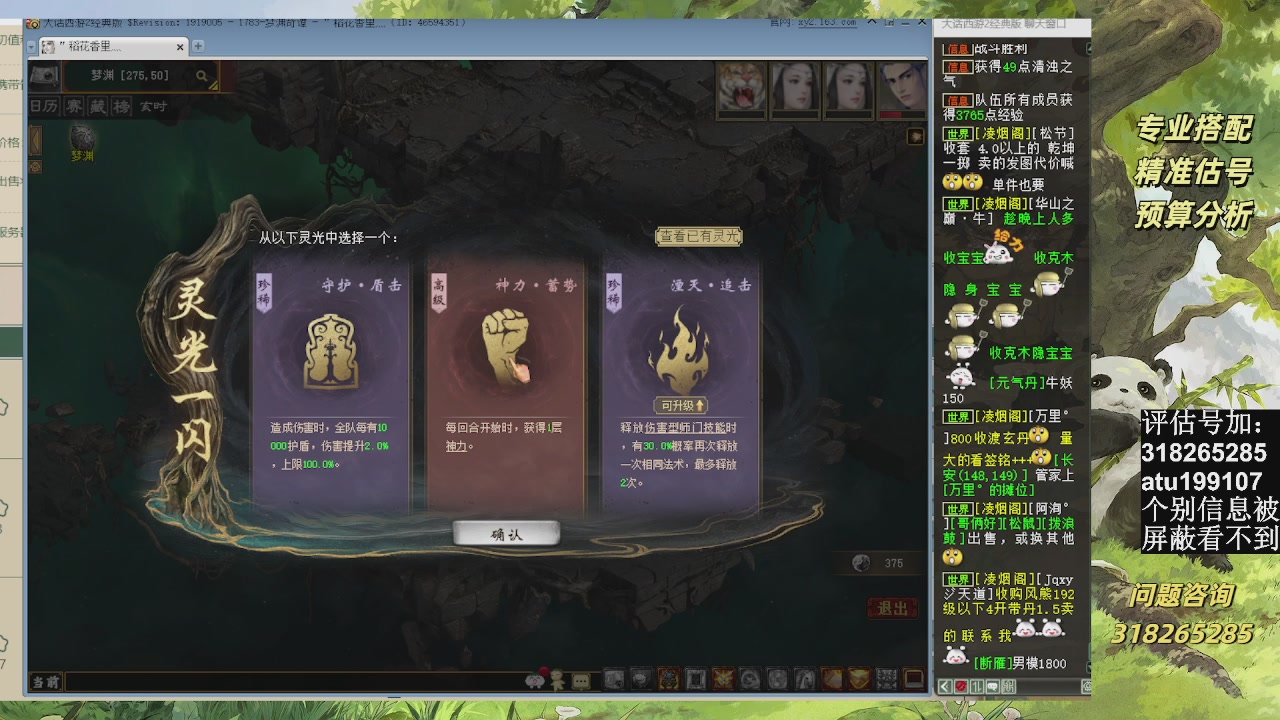
Task: Open the map scroll icon beside 梦渊 coordinates
Action: pos(44,76)
